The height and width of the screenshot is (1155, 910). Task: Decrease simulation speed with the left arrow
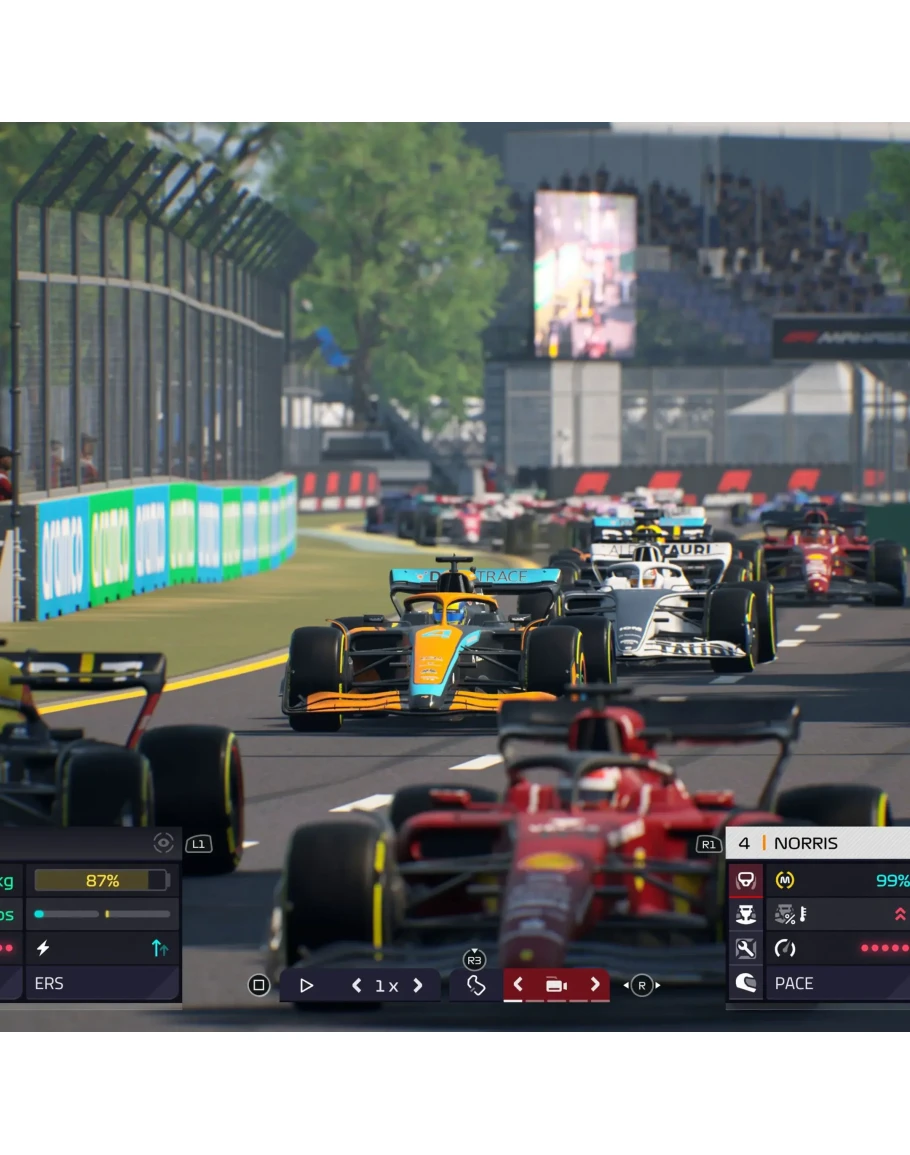pos(356,985)
